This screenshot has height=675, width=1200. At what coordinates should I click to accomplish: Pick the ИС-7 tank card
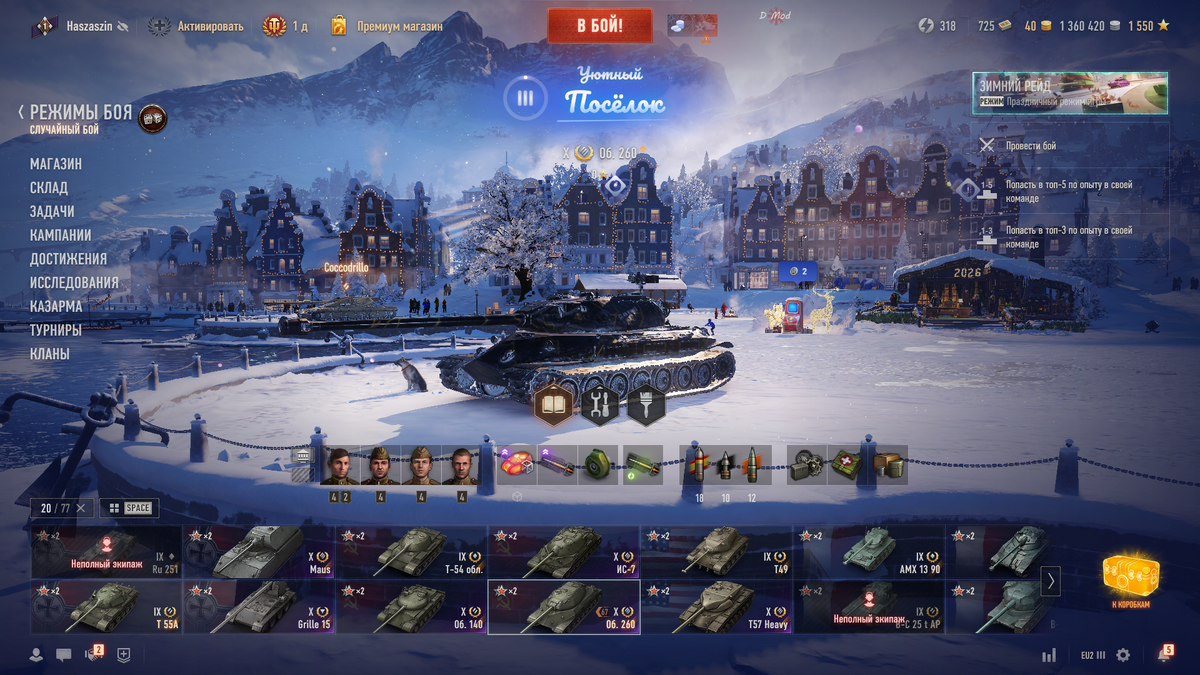tap(564, 552)
